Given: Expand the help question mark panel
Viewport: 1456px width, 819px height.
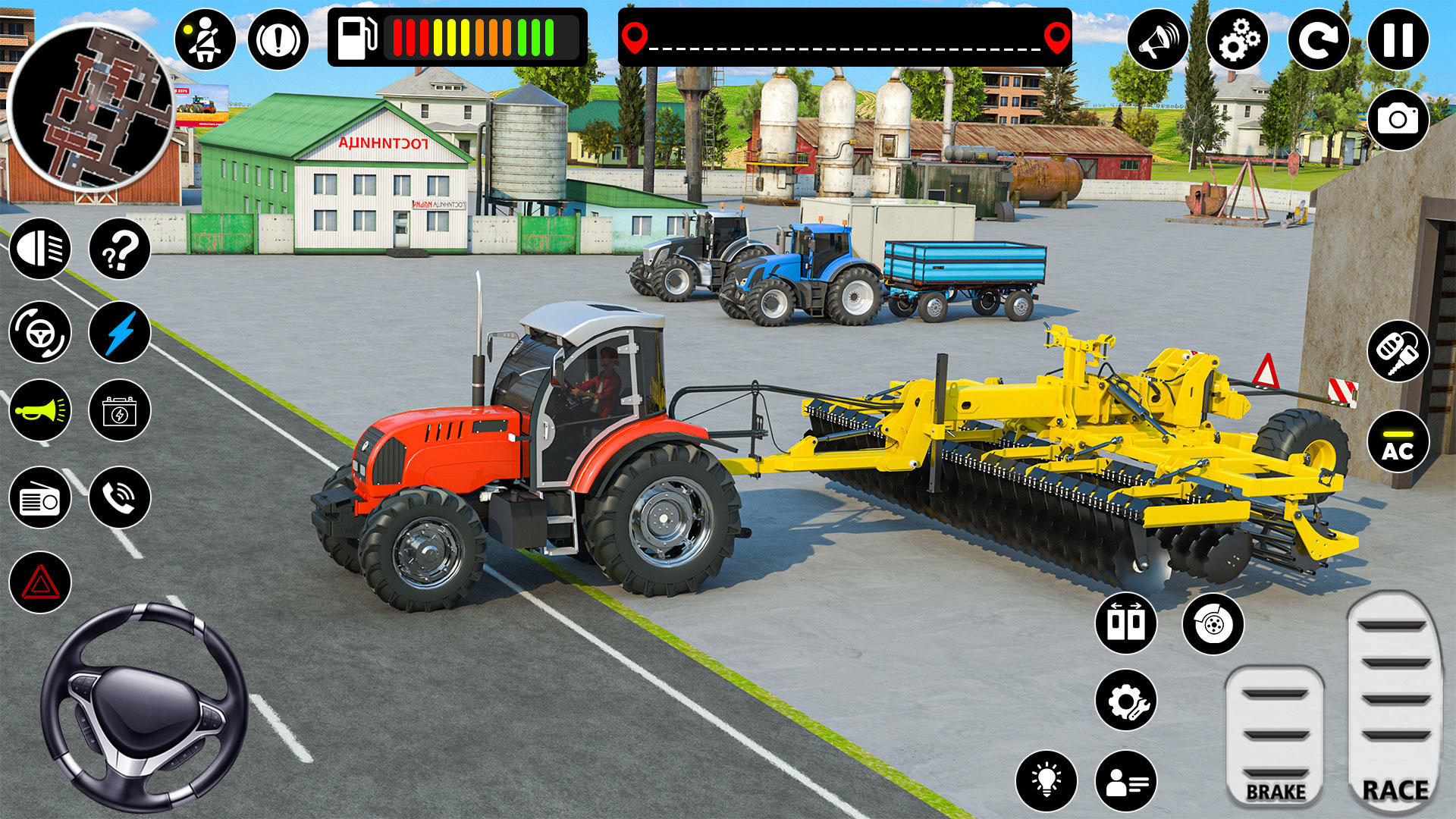Looking at the screenshot, I should [118, 249].
